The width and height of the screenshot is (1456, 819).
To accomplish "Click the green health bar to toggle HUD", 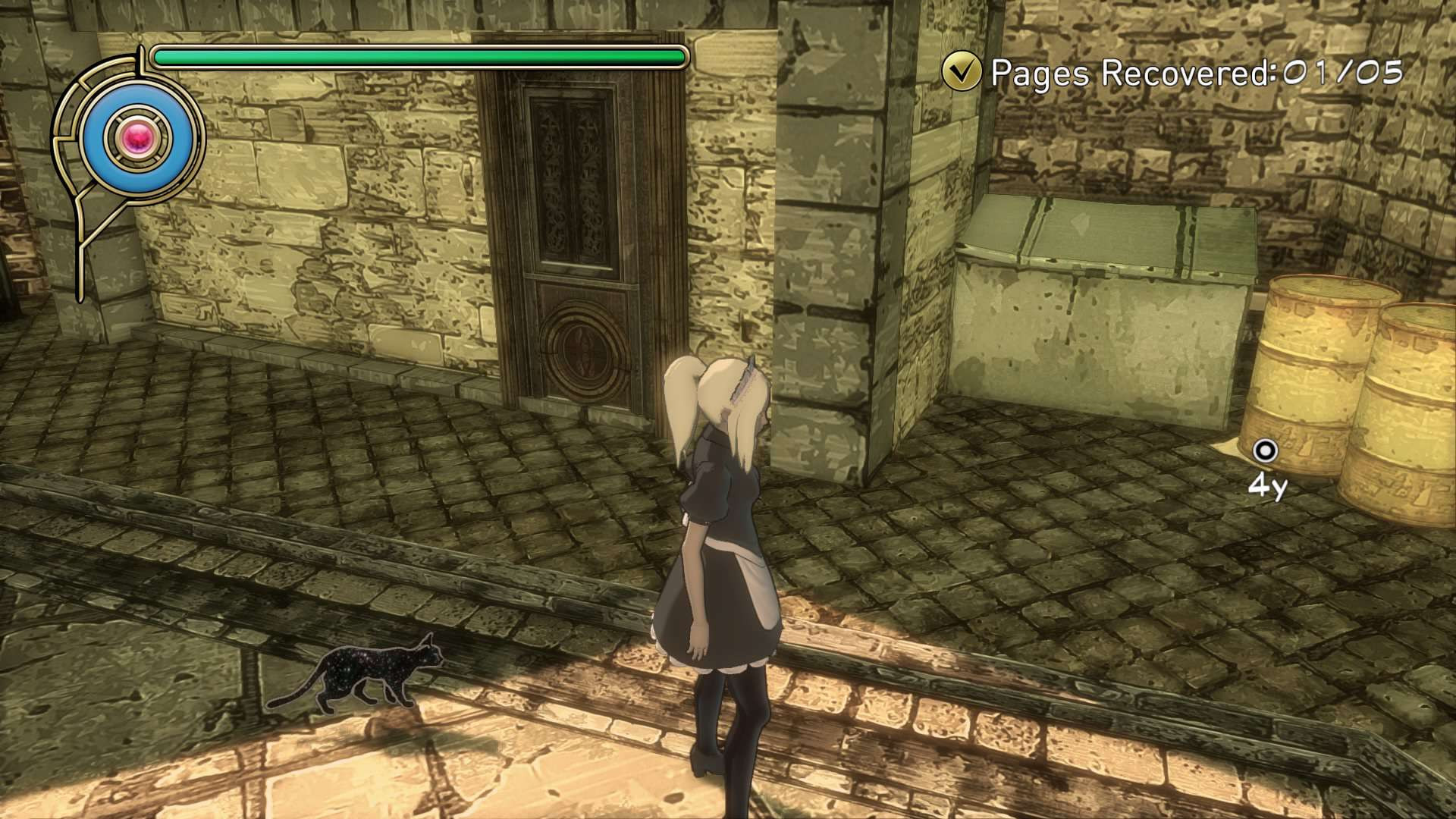I will point(417,55).
